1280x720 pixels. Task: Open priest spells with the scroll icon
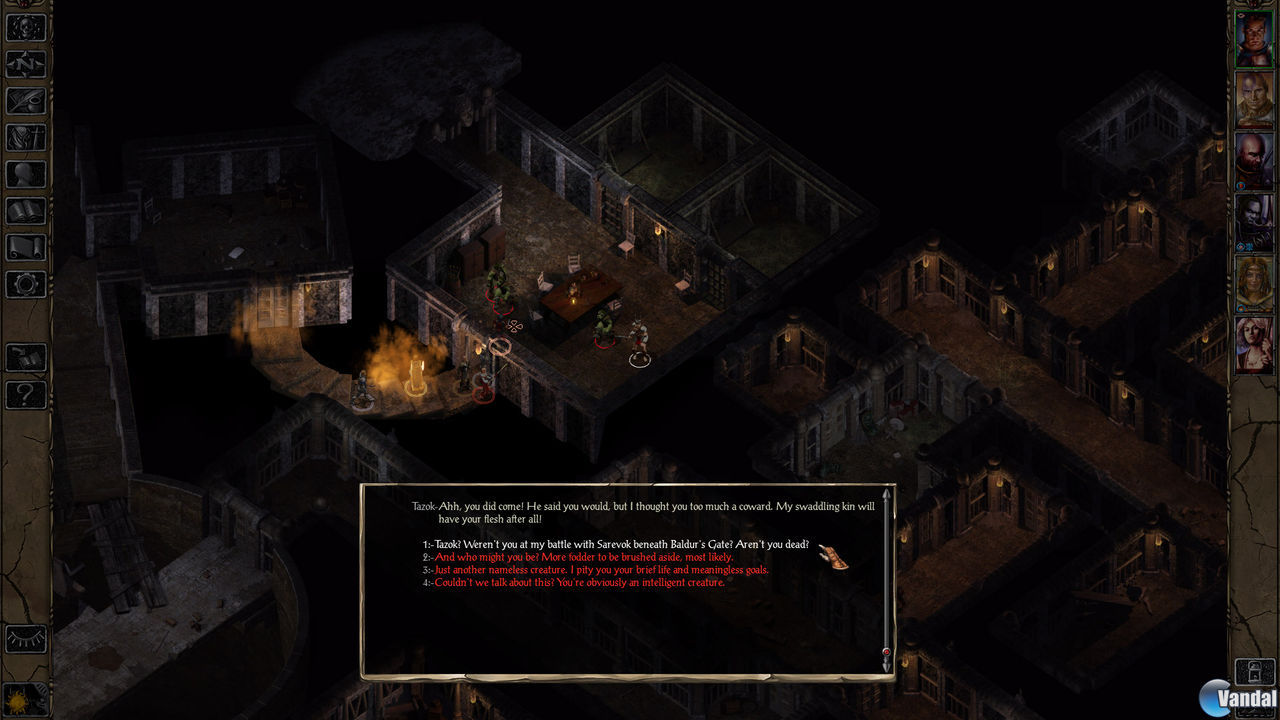point(26,247)
